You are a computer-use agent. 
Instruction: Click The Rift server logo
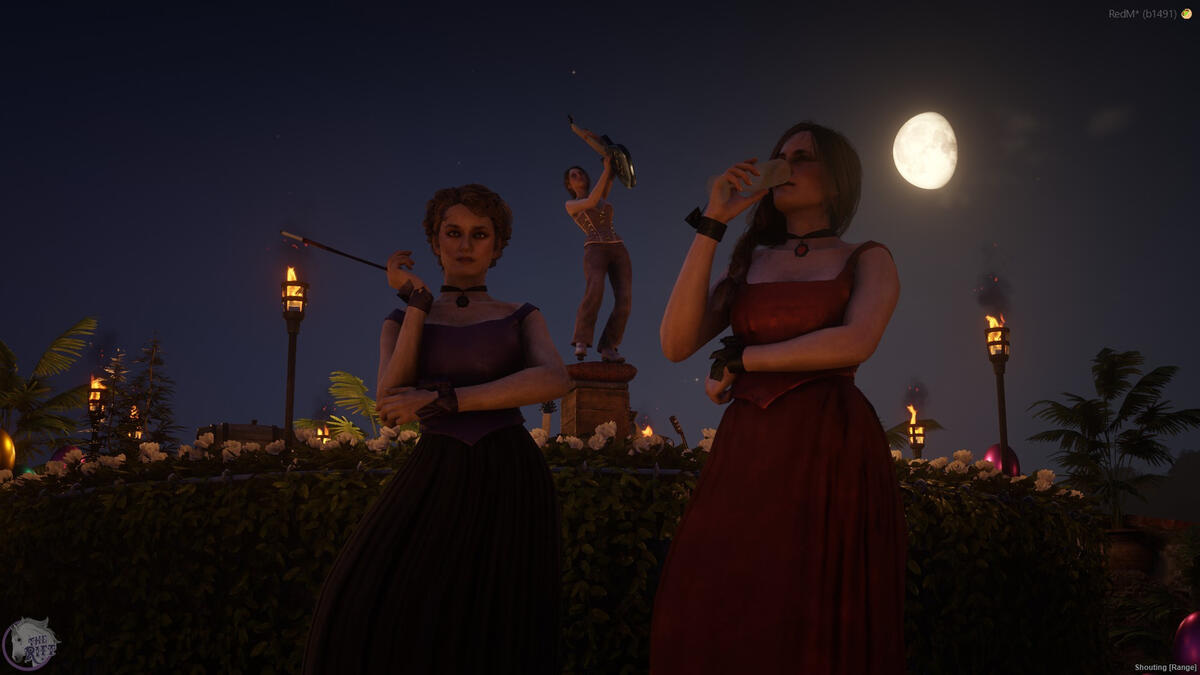pos(30,643)
